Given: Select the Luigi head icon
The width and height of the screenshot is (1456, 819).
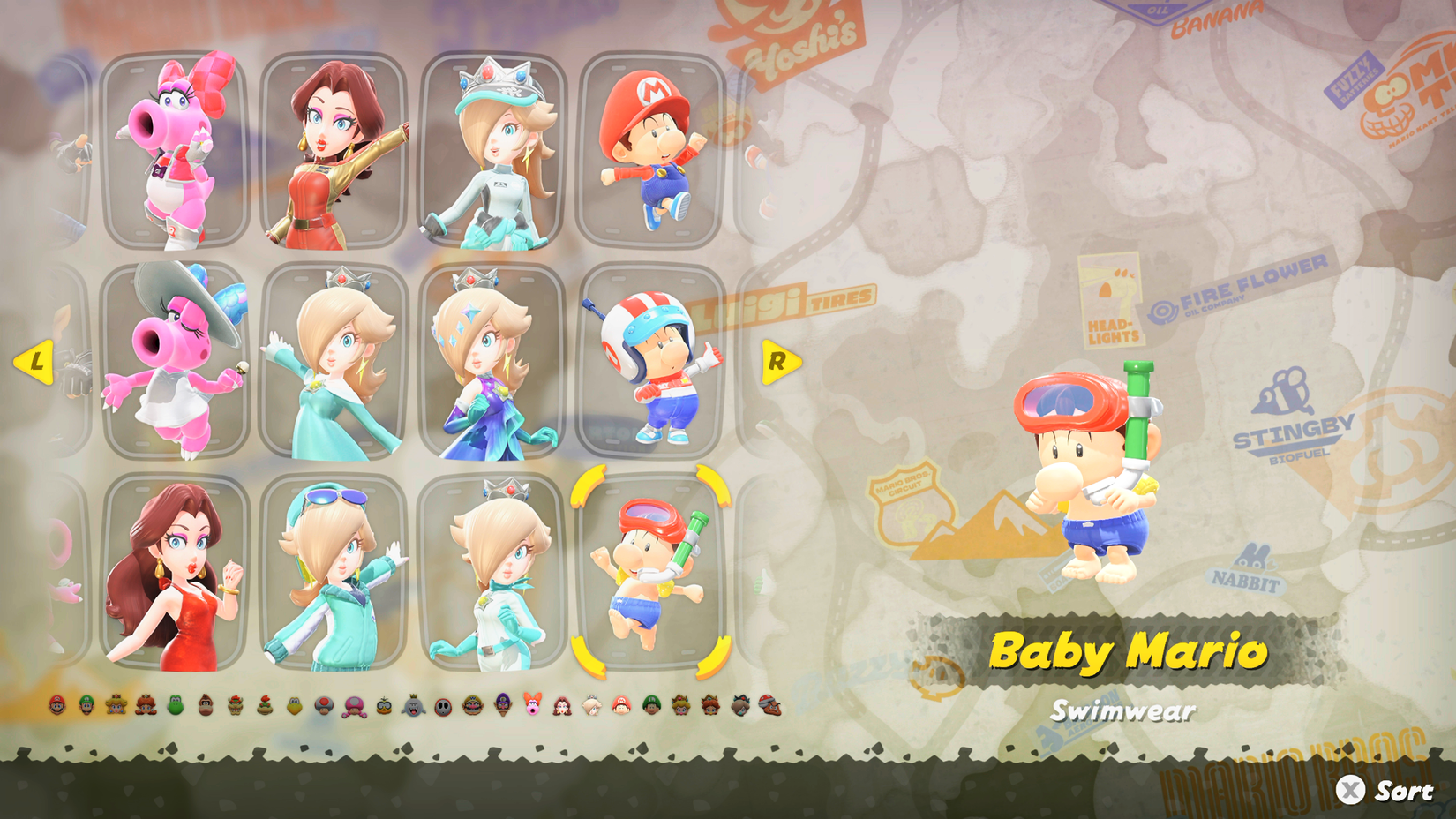Looking at the screenshot, I should click(x=85, y=706).
